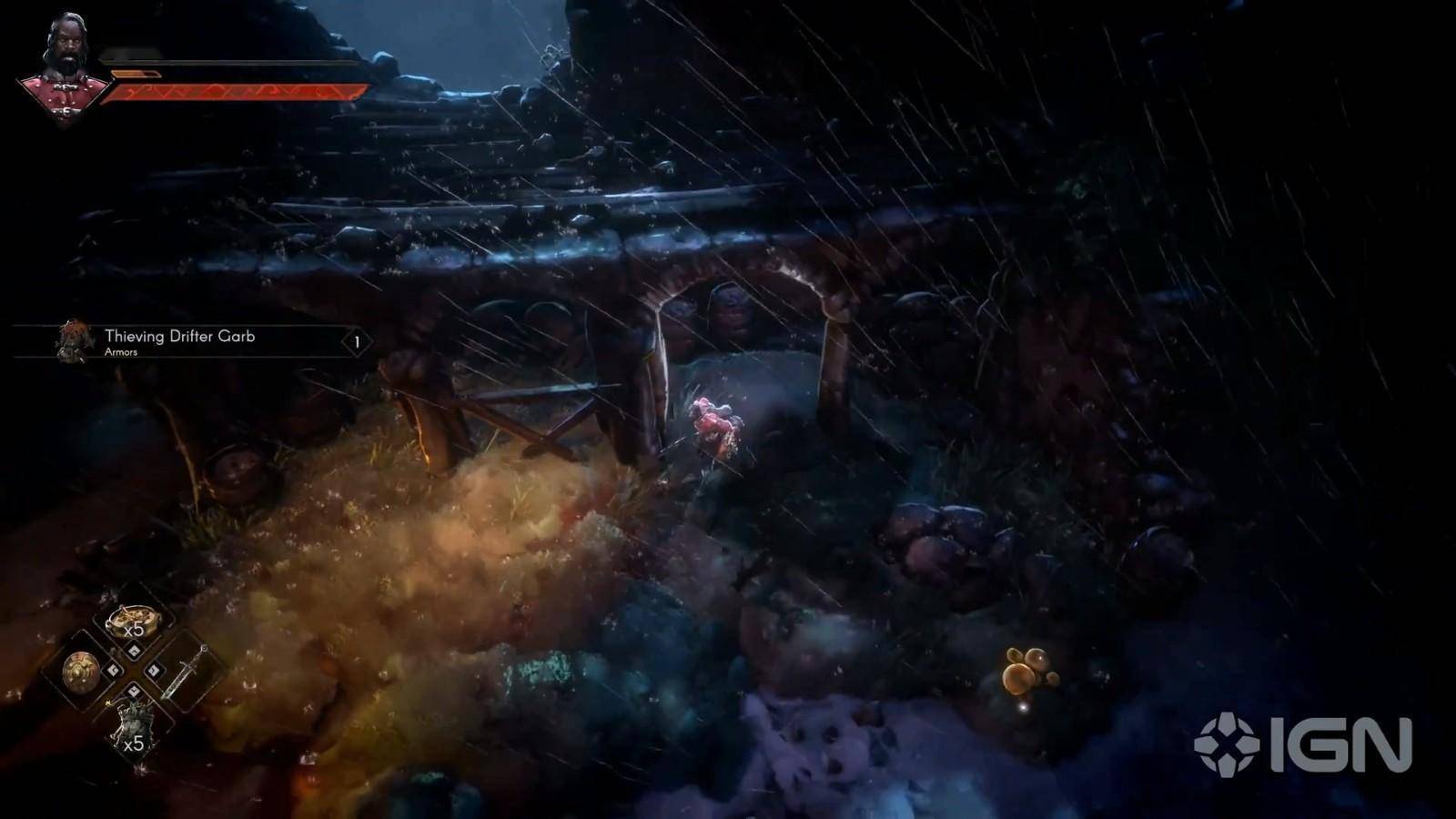Image resolution: width=1456 pixels, height=819 pixels.
Task: Click the Thieving Drifter Garb loot notification
Action: (193, 342)
